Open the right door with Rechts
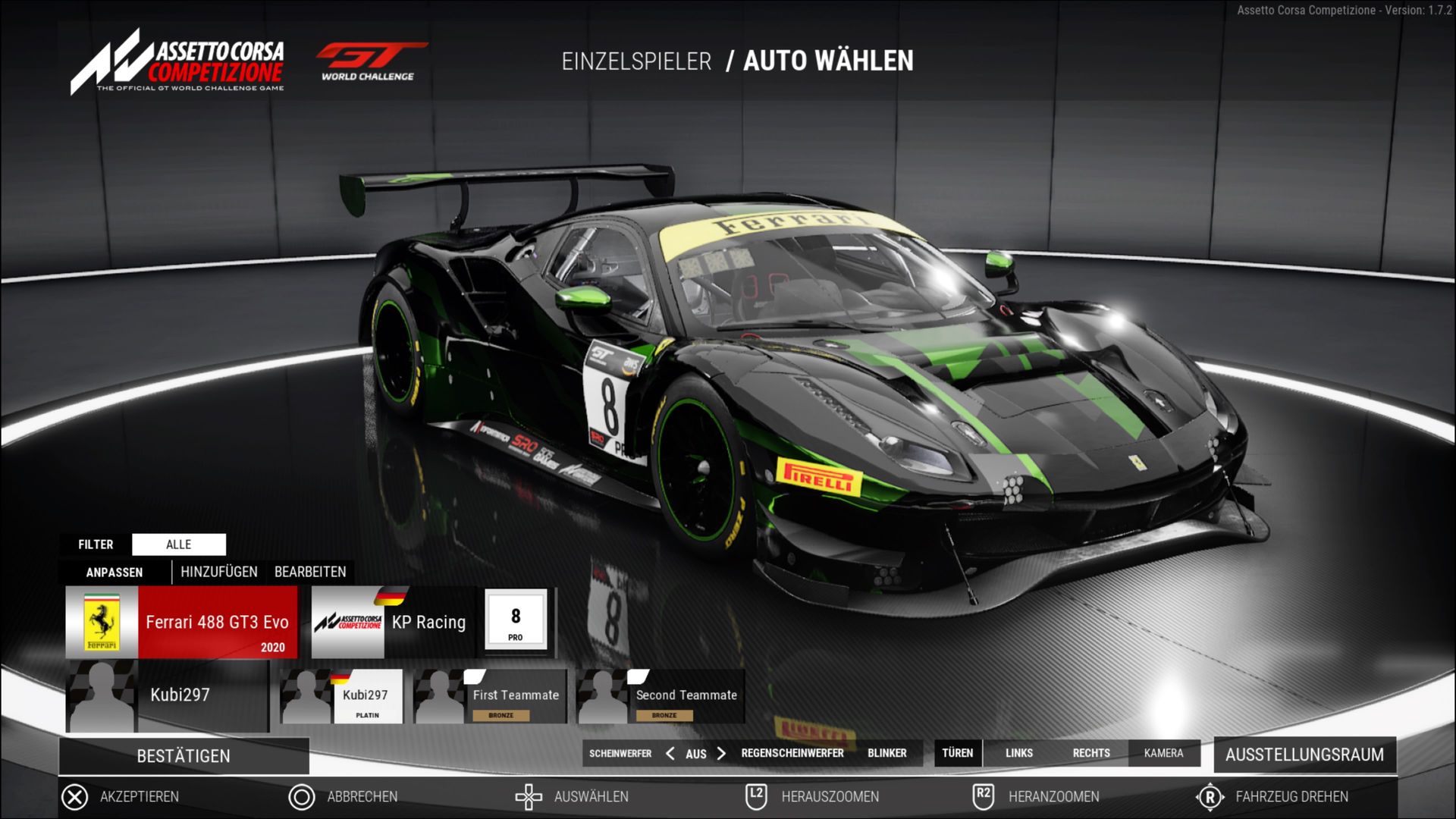The image size is (1456, 819). [x=1091, y=753]
